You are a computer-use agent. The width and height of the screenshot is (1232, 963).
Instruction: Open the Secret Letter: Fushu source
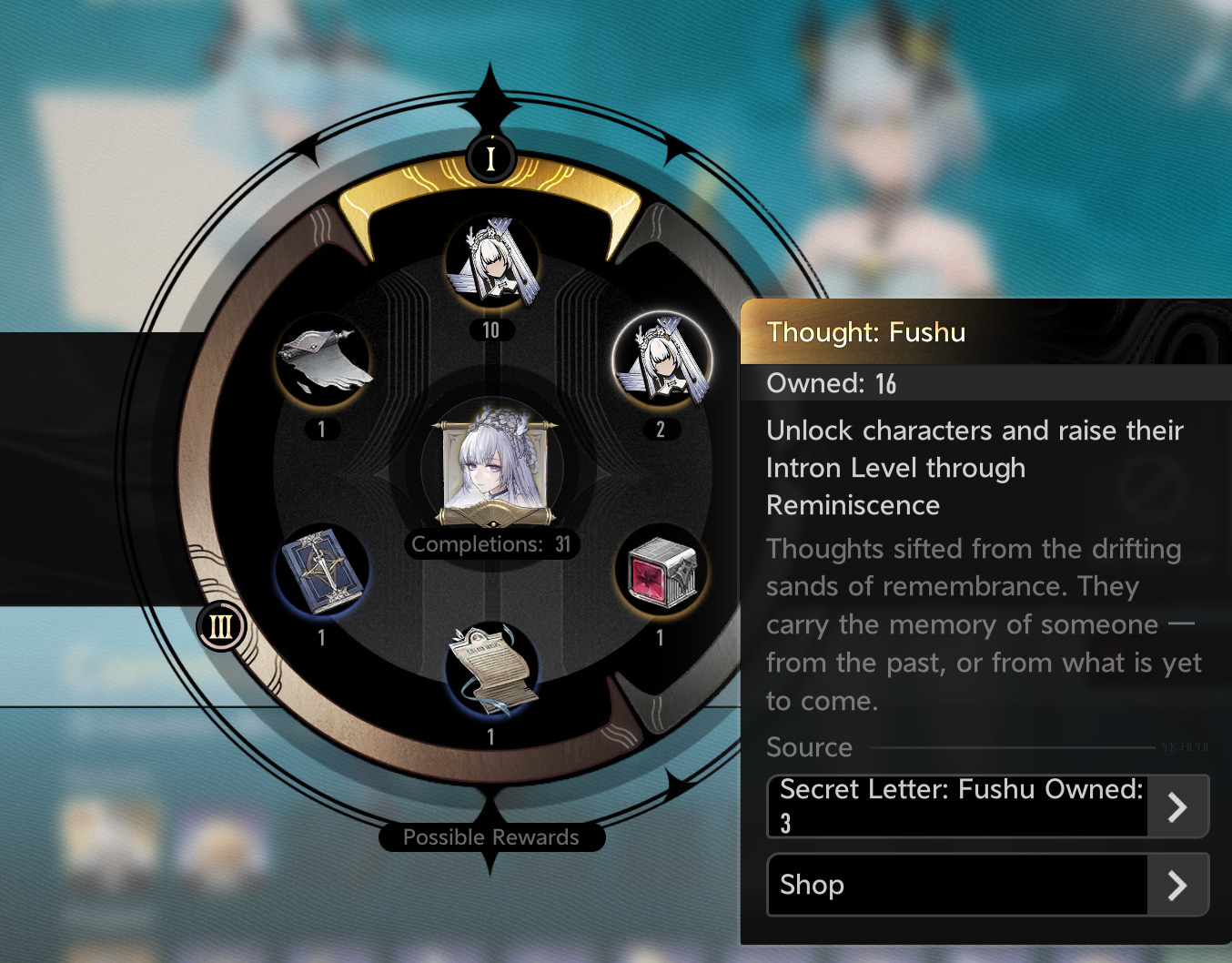pyautogui.click(x=987, y=806)
